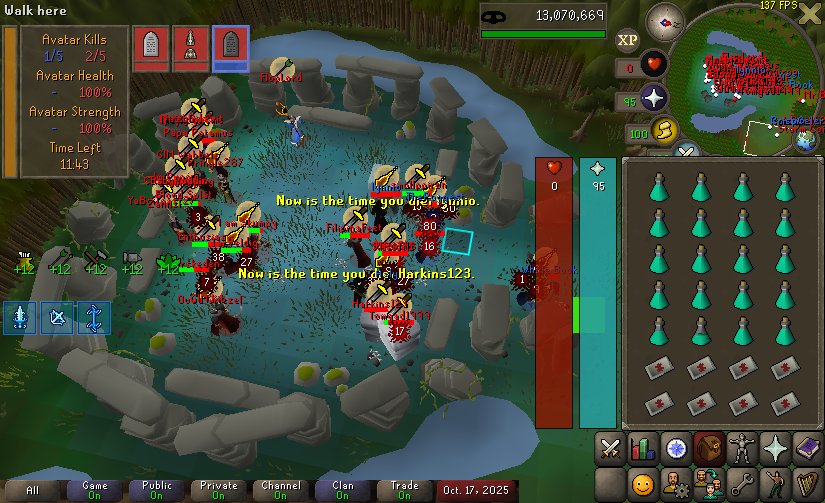
Task: Show the Worn Equipment tab
Action: (x=740, y=448)
